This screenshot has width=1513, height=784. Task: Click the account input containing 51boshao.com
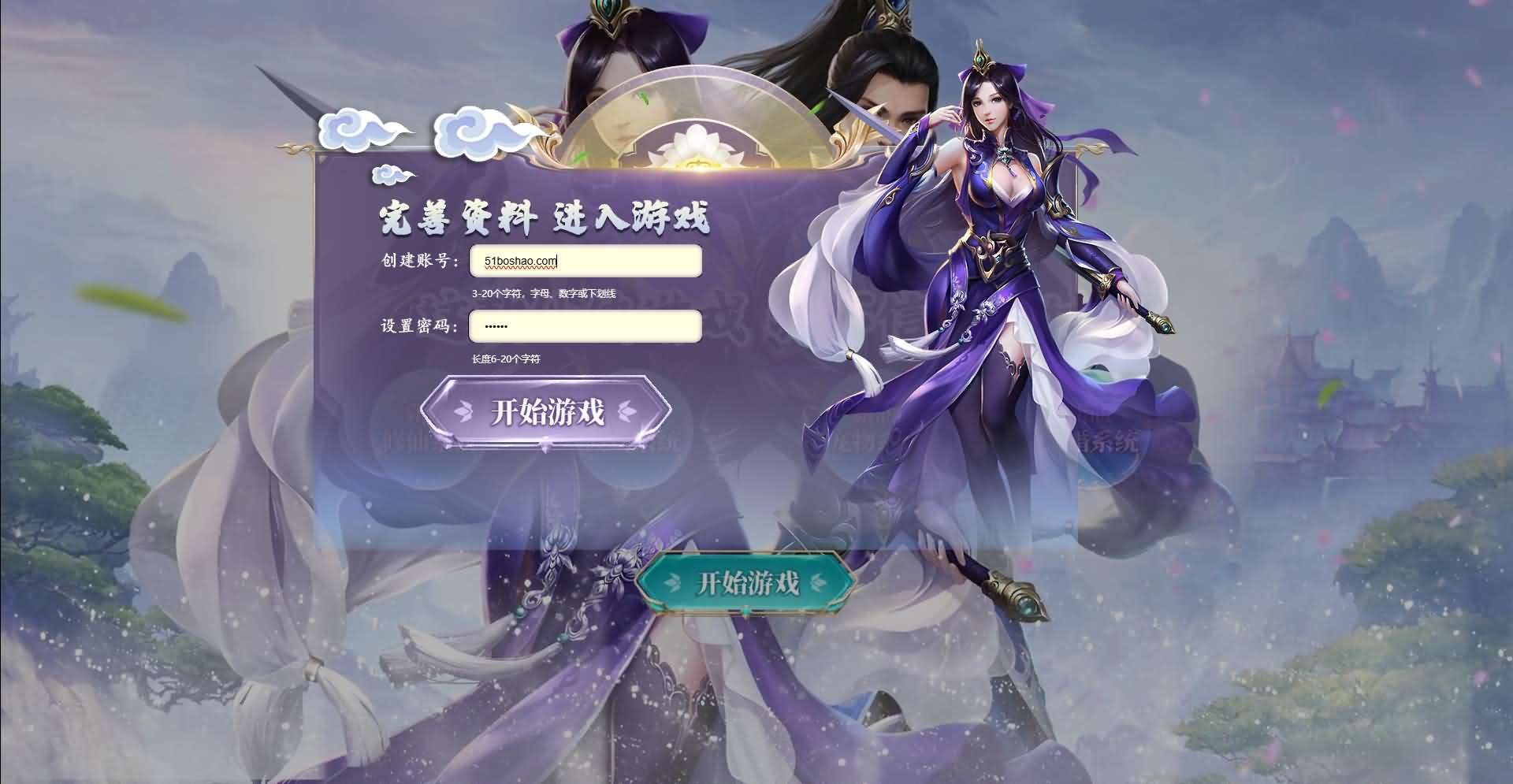[x=585, y=261]
